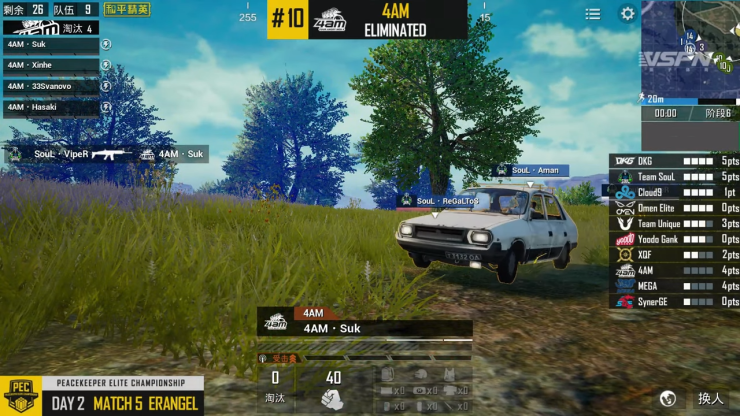Viewport: 740px width, 416px height.
Task: Switch view to player 4AM Hasaki
Action: (x=50, y=107)
